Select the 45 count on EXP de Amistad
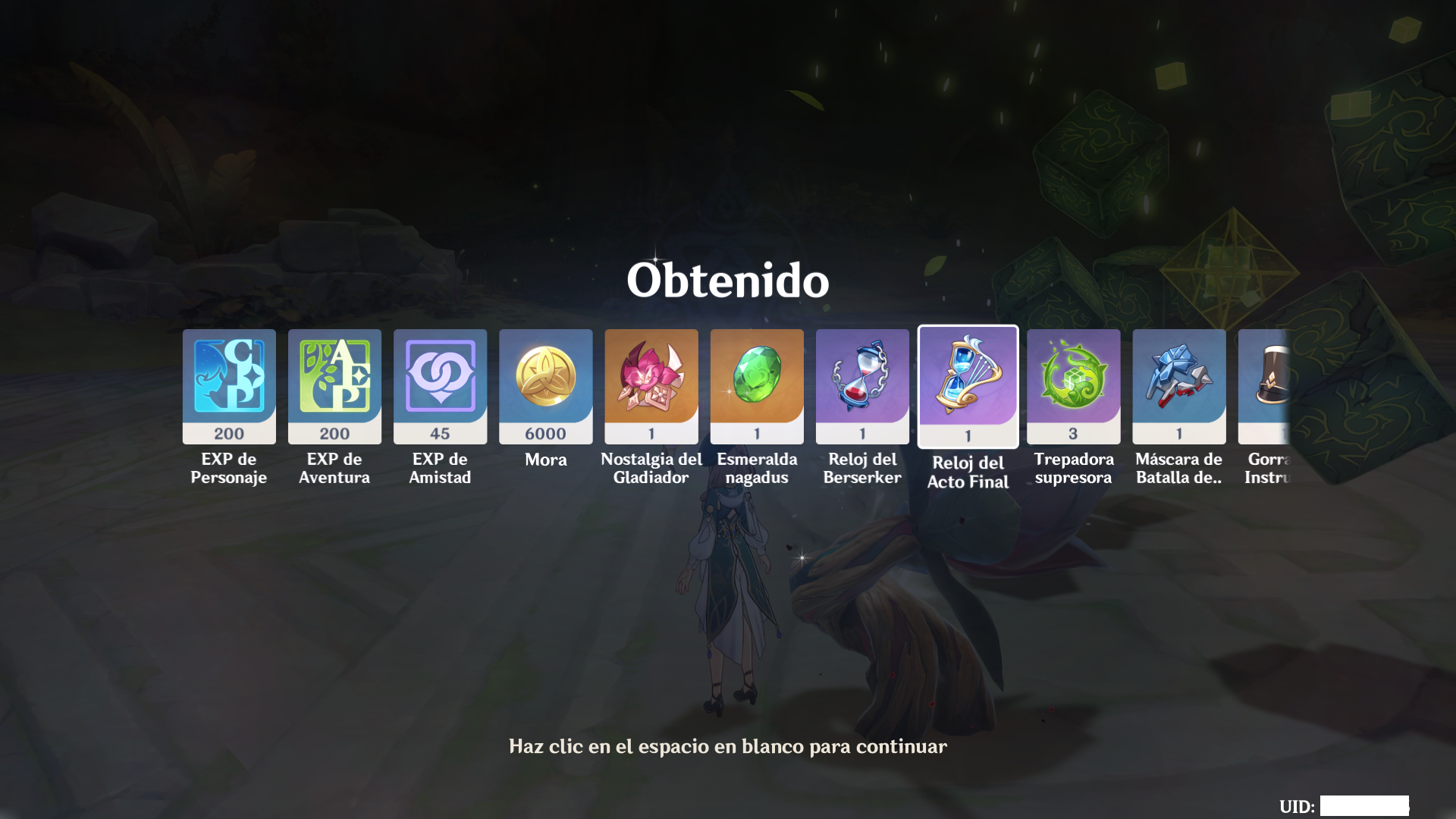Image resolution: width=1456 pixels, height=819 pixels. [x=440, y=433]
